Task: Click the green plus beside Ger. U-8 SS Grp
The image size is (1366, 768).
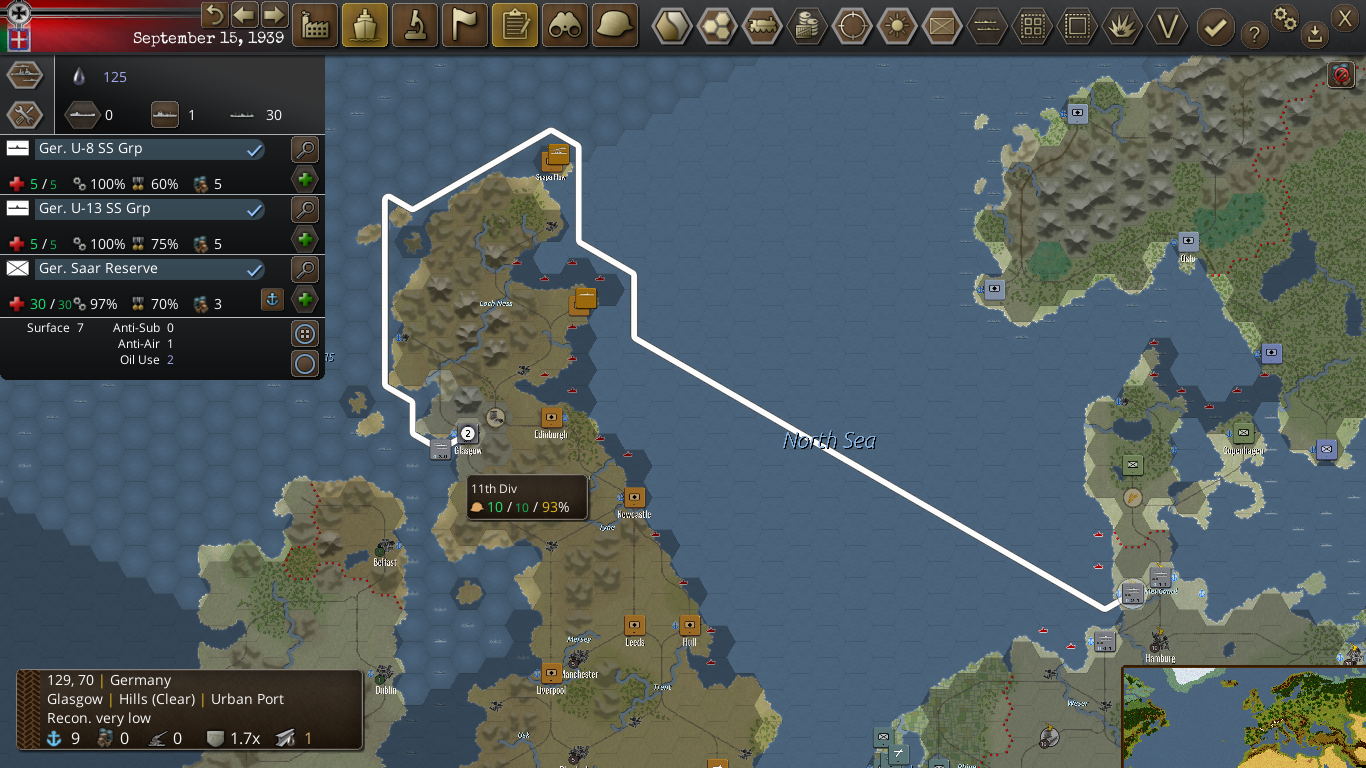Action: click(305, 180)
